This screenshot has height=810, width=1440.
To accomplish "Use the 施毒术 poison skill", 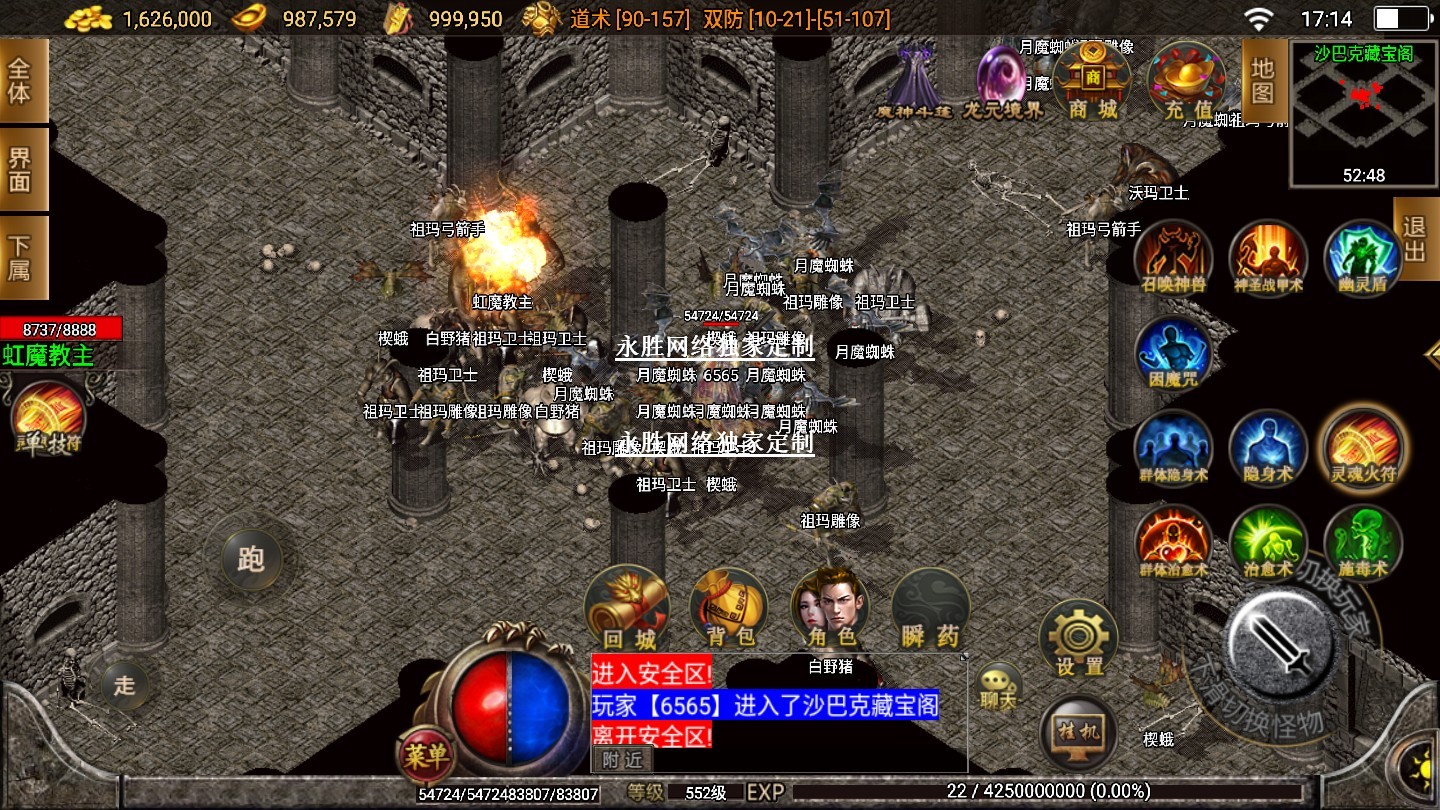I will coord(1362,542).
